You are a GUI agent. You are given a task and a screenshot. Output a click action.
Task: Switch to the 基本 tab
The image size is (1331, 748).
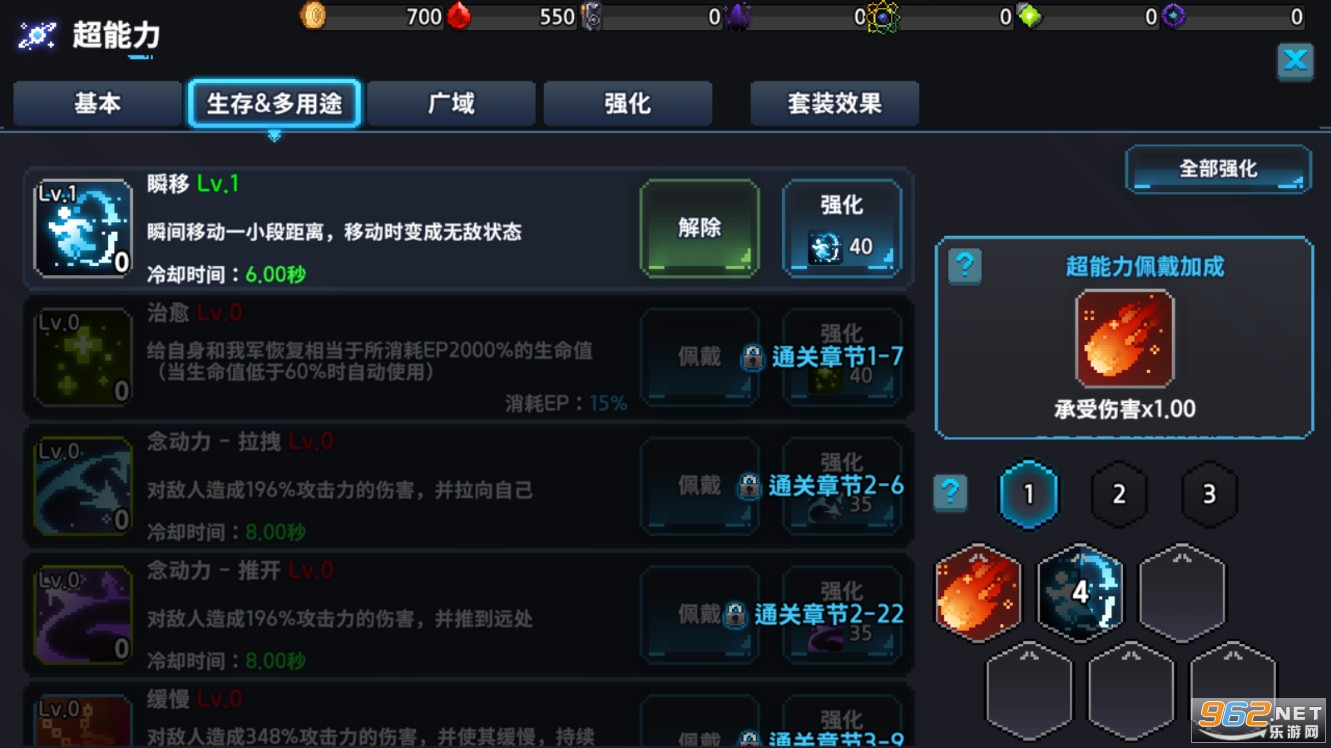tap(96, 102)
